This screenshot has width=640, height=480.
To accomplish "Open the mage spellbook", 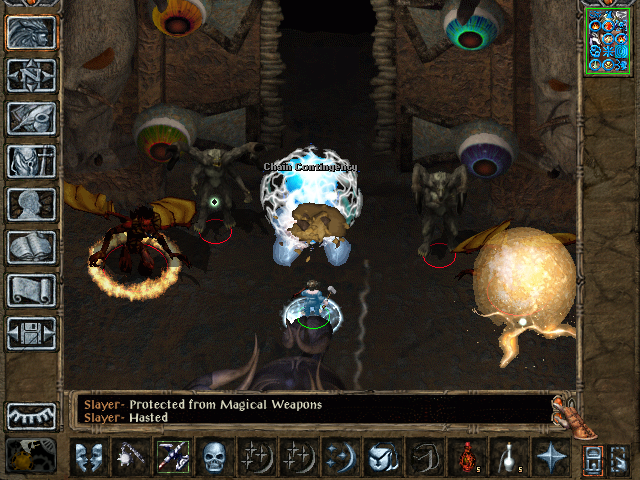I will click(32, 246).
